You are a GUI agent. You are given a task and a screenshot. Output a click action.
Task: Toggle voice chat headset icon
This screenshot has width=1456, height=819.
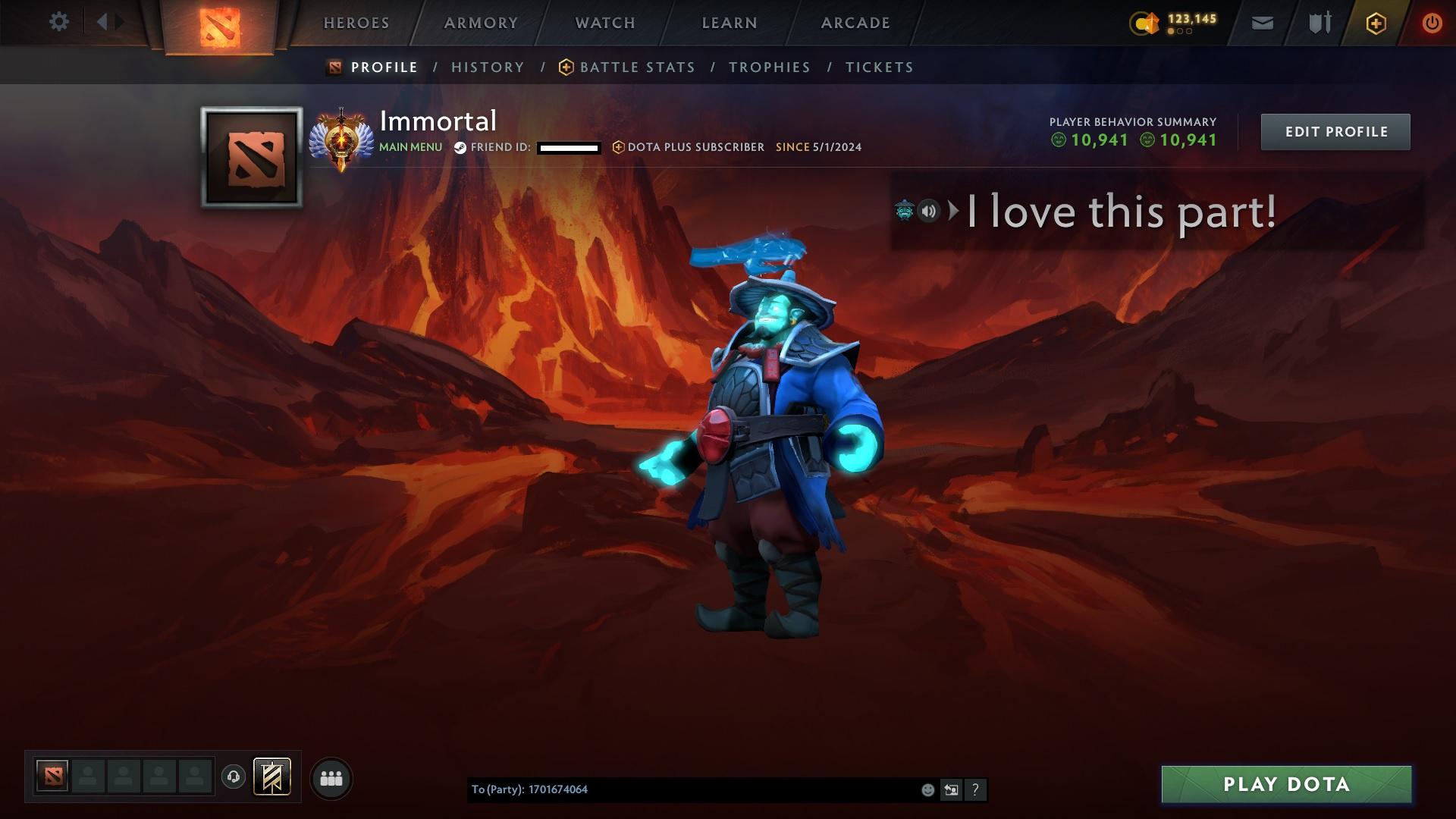click(x=233, y=777)
